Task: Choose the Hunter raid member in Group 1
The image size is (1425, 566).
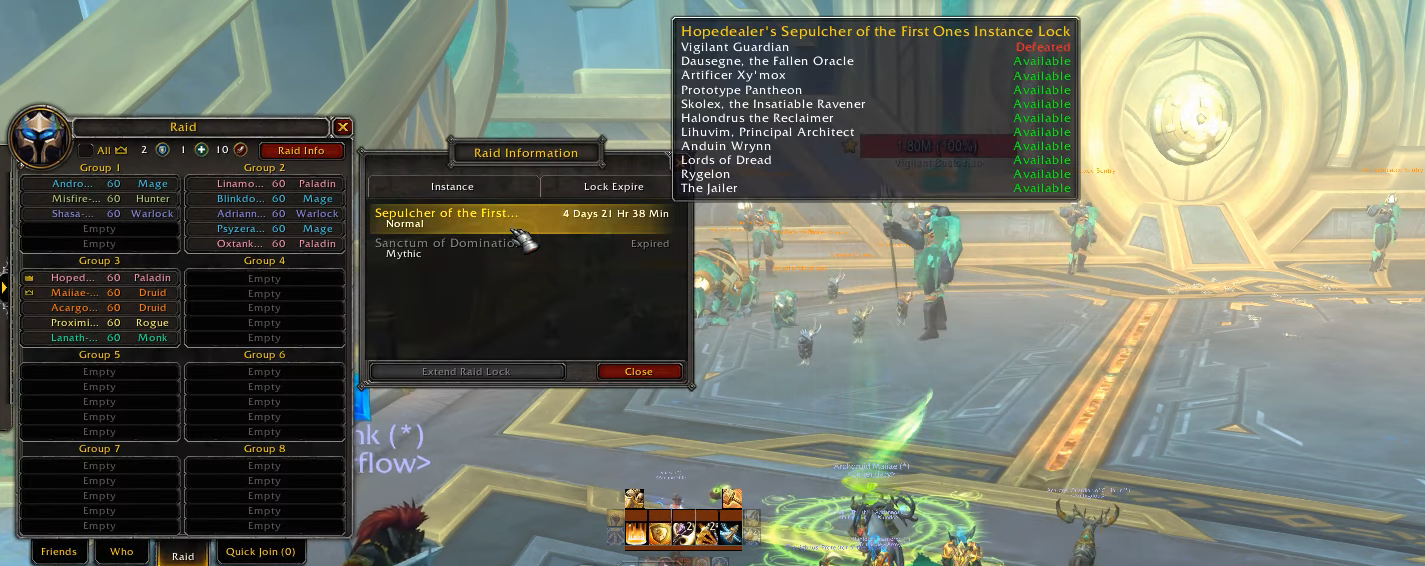Action: [99, 199]
